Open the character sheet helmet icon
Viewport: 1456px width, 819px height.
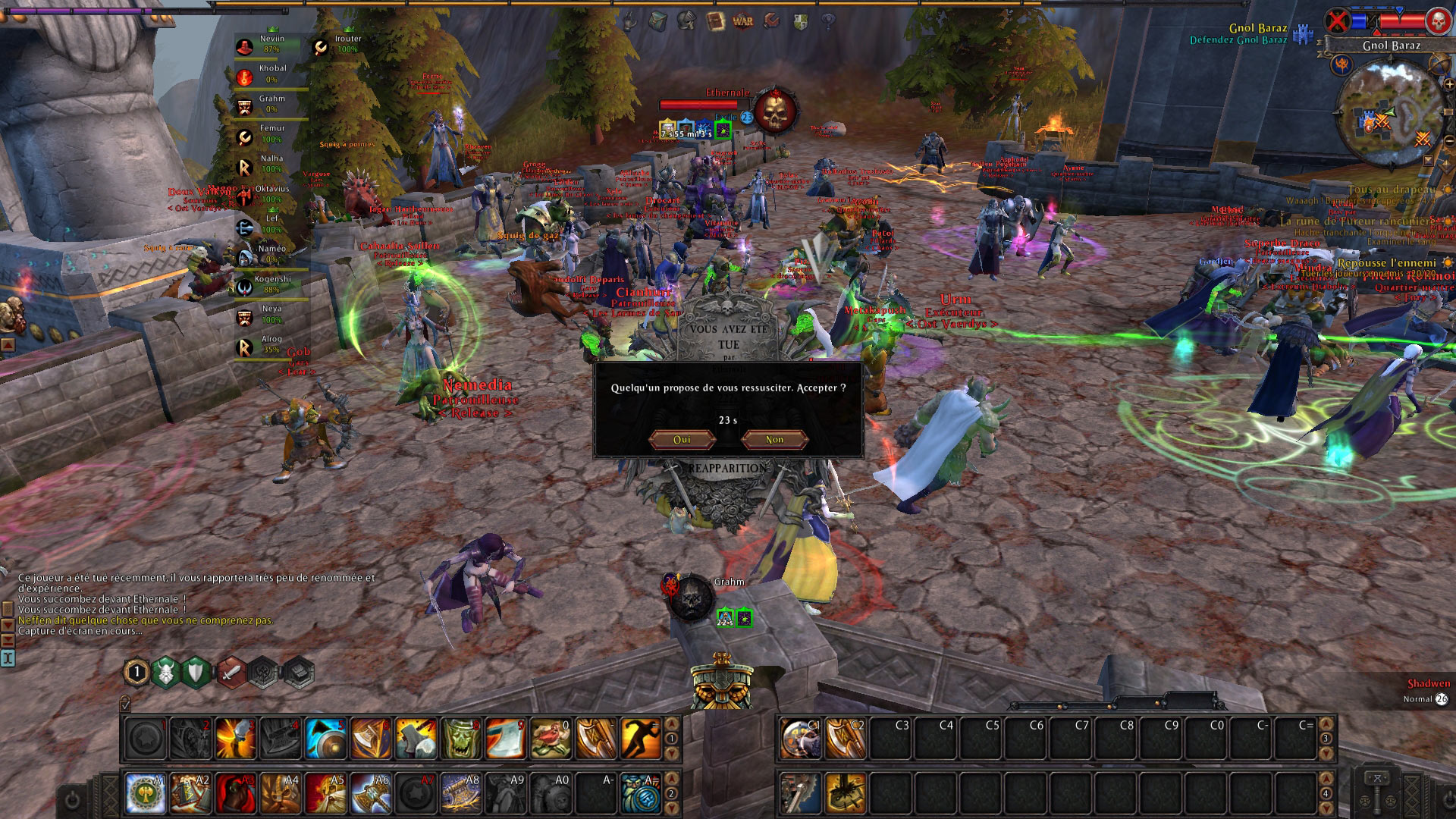pos(686,21)
